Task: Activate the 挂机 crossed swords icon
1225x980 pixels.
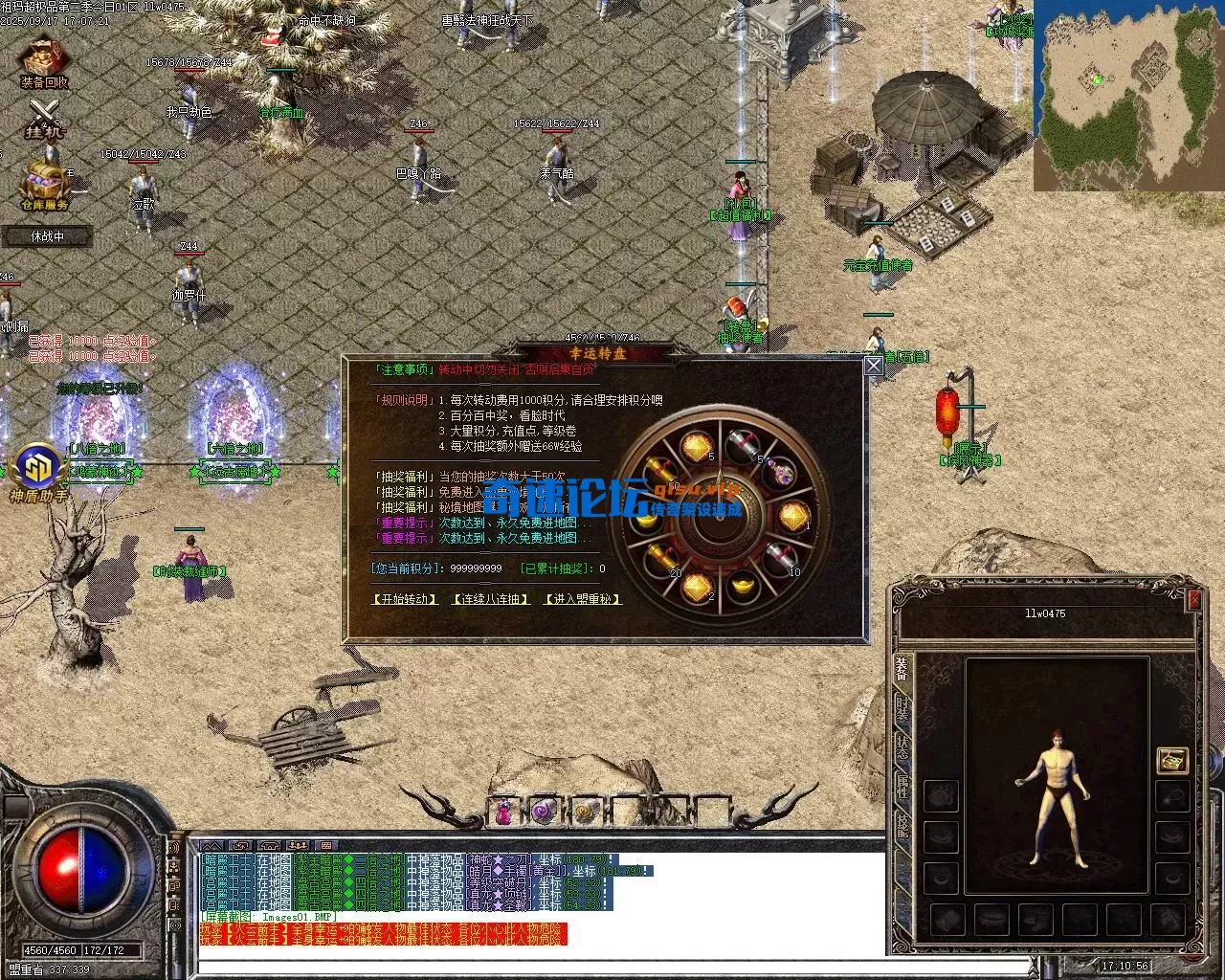Action: pyautogui.click(x=44, y=120)
